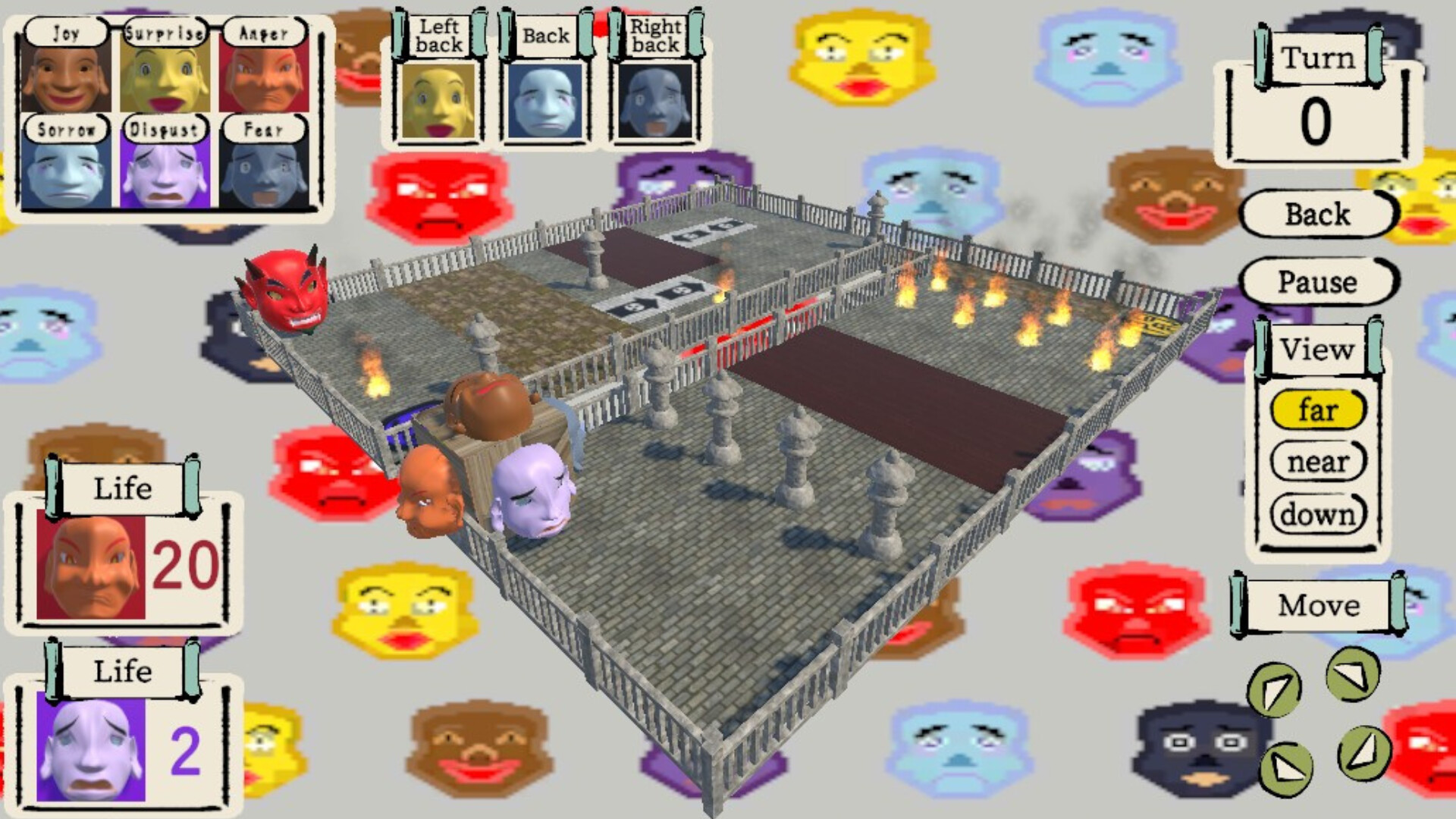Viewport: 1456px width, 819px height.
Task: Open the Right back camera panel
Action: click(x=654, y=102)
